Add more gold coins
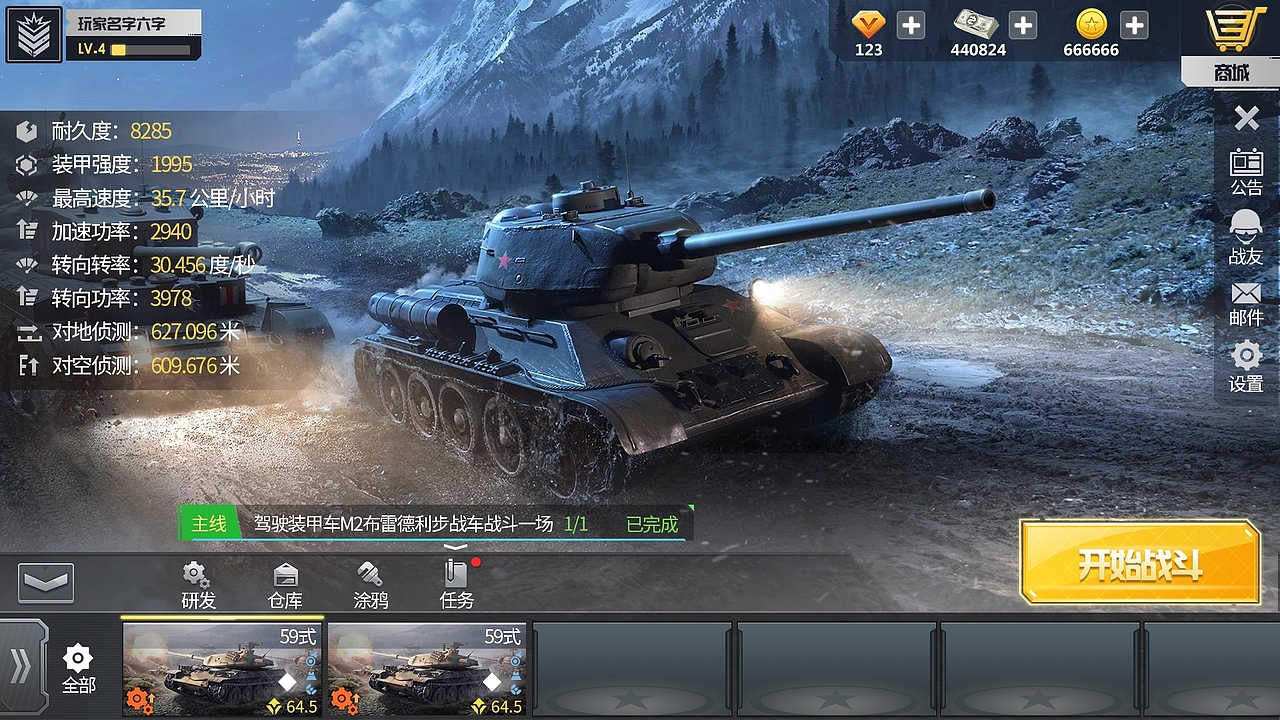 coord(1133,25)
